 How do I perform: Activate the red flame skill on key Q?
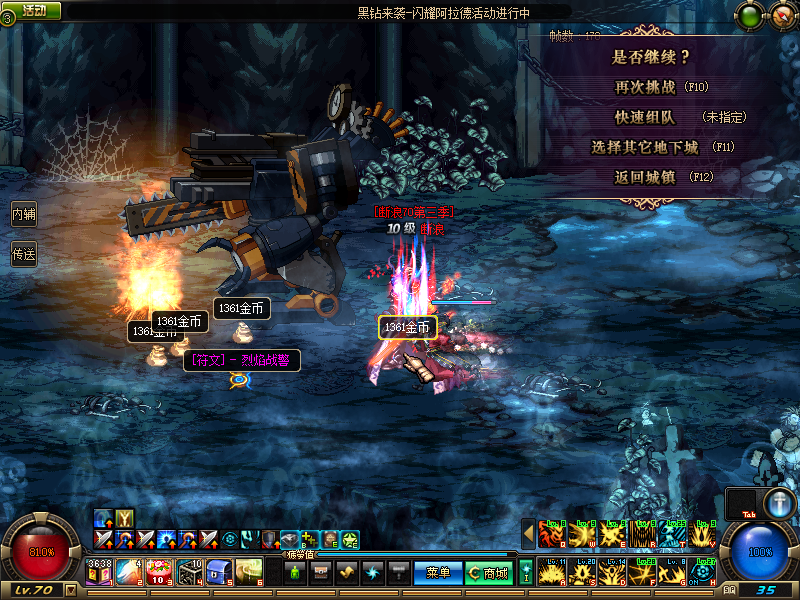tap(552, 534)
